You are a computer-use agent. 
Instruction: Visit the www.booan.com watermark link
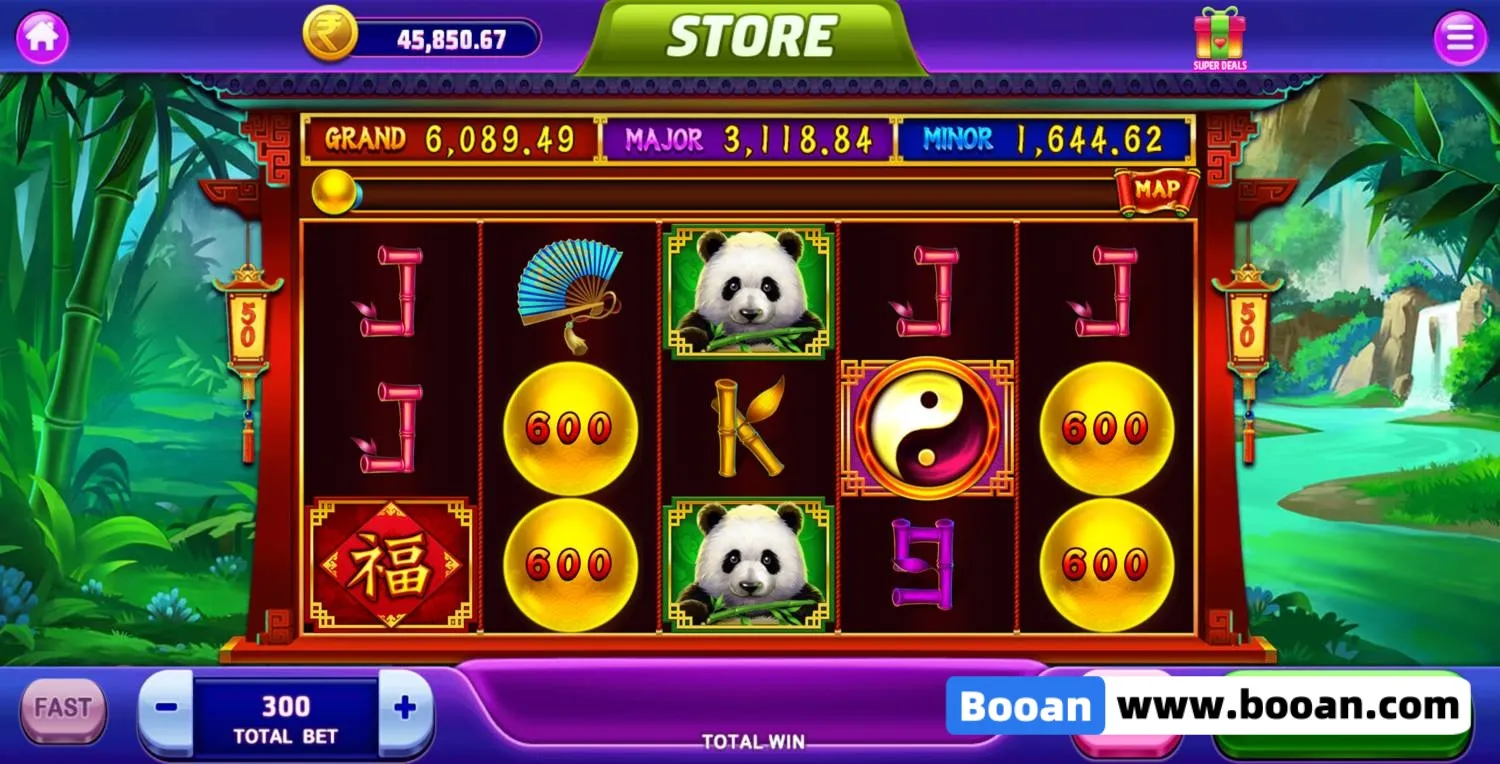(1288, 707)
